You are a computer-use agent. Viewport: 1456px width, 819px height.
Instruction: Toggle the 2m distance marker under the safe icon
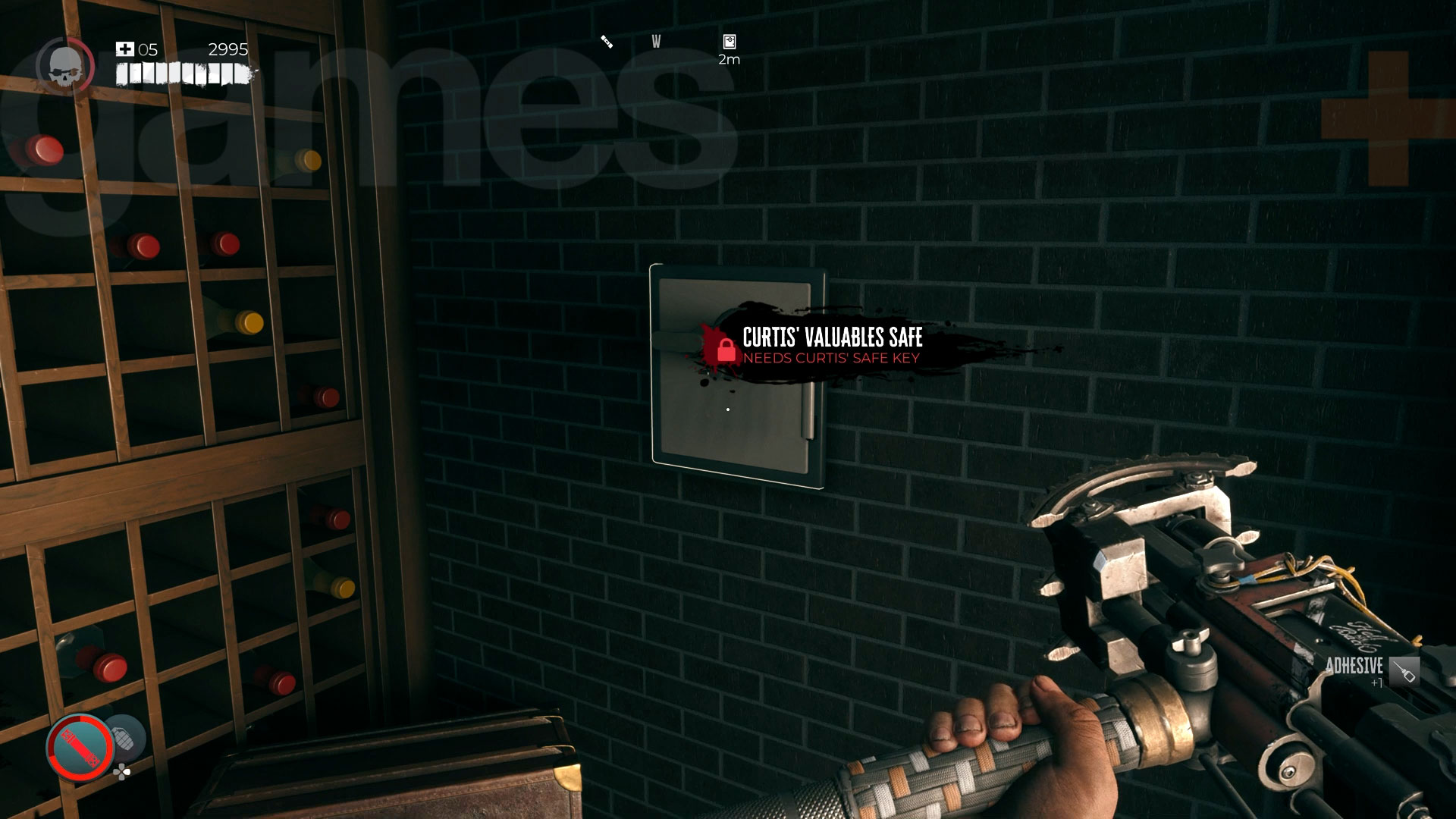[x=728, y=58]
